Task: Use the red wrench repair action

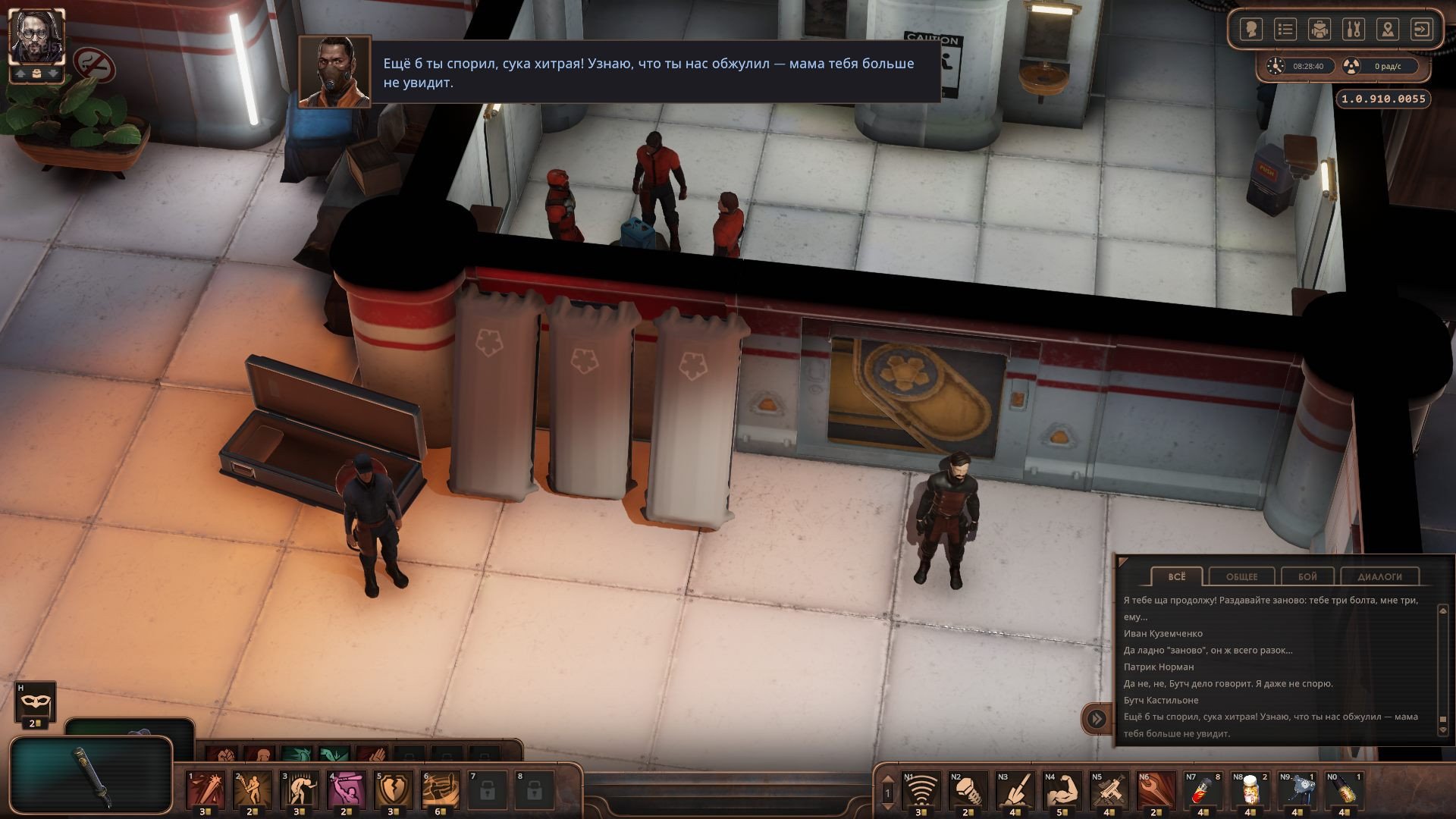Action: [1155, 790]
